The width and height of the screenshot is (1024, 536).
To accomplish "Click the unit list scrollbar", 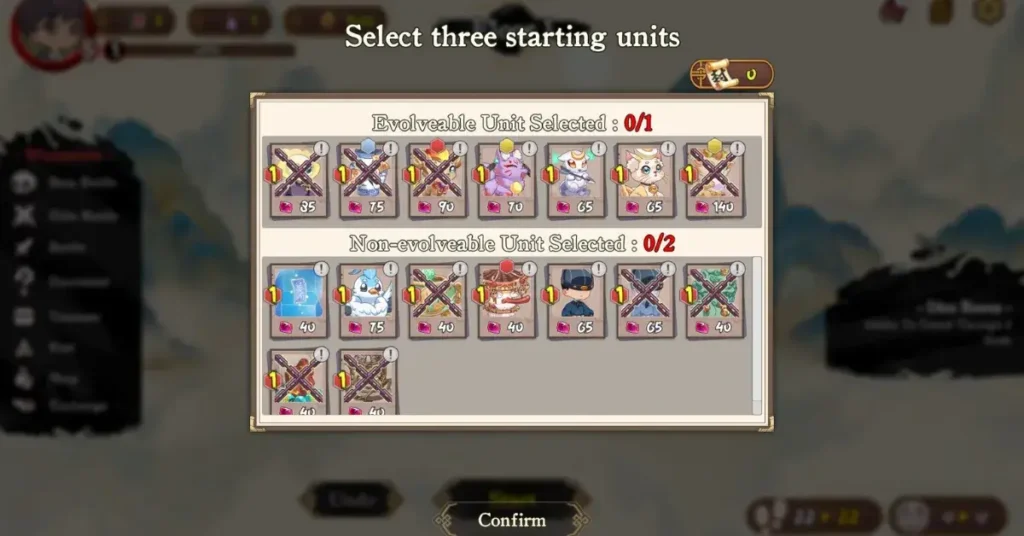I will (x=757, y=330).
